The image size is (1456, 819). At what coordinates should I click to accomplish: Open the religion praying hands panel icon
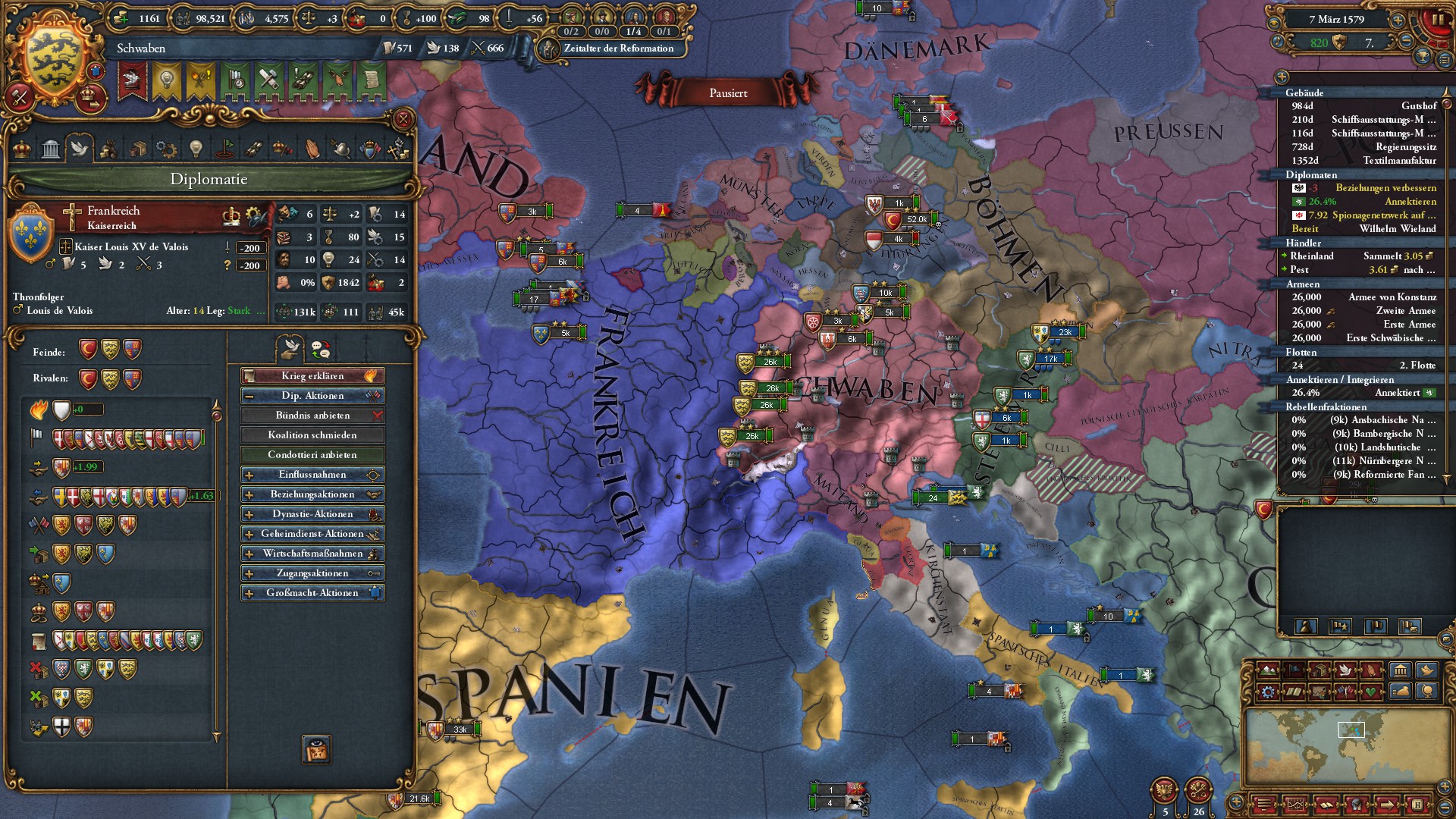pyautogui.click(x=312, y=149)
